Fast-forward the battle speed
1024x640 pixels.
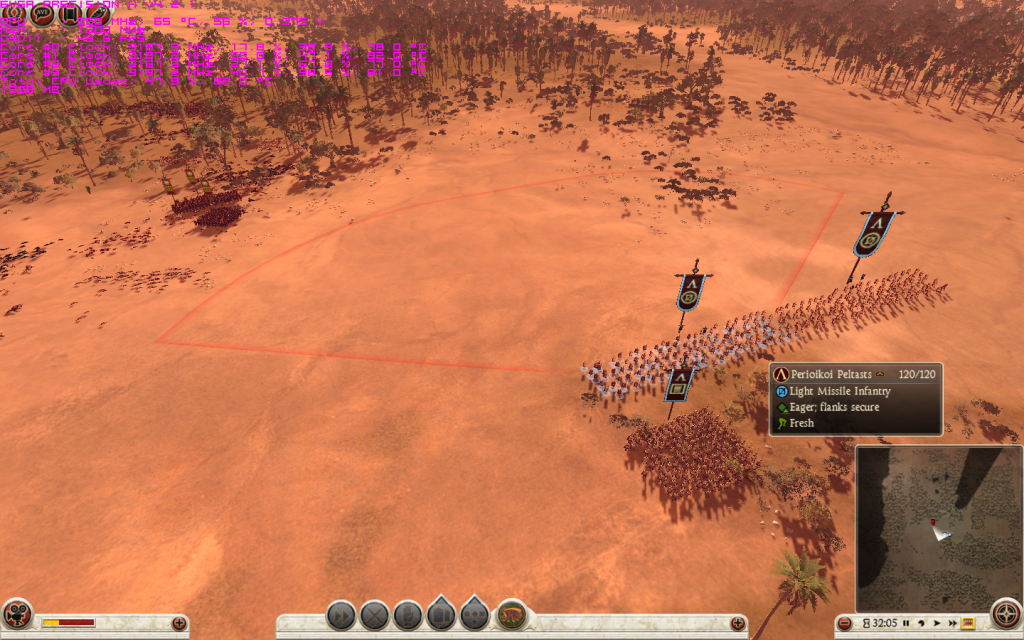[951, 622]
